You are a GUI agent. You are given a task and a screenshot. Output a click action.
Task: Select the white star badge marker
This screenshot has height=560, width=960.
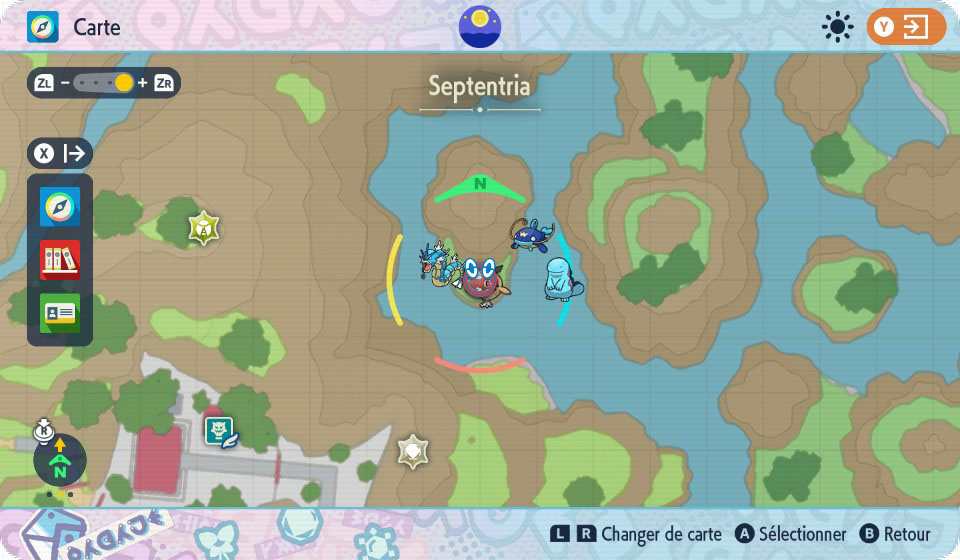pos(413,452)
